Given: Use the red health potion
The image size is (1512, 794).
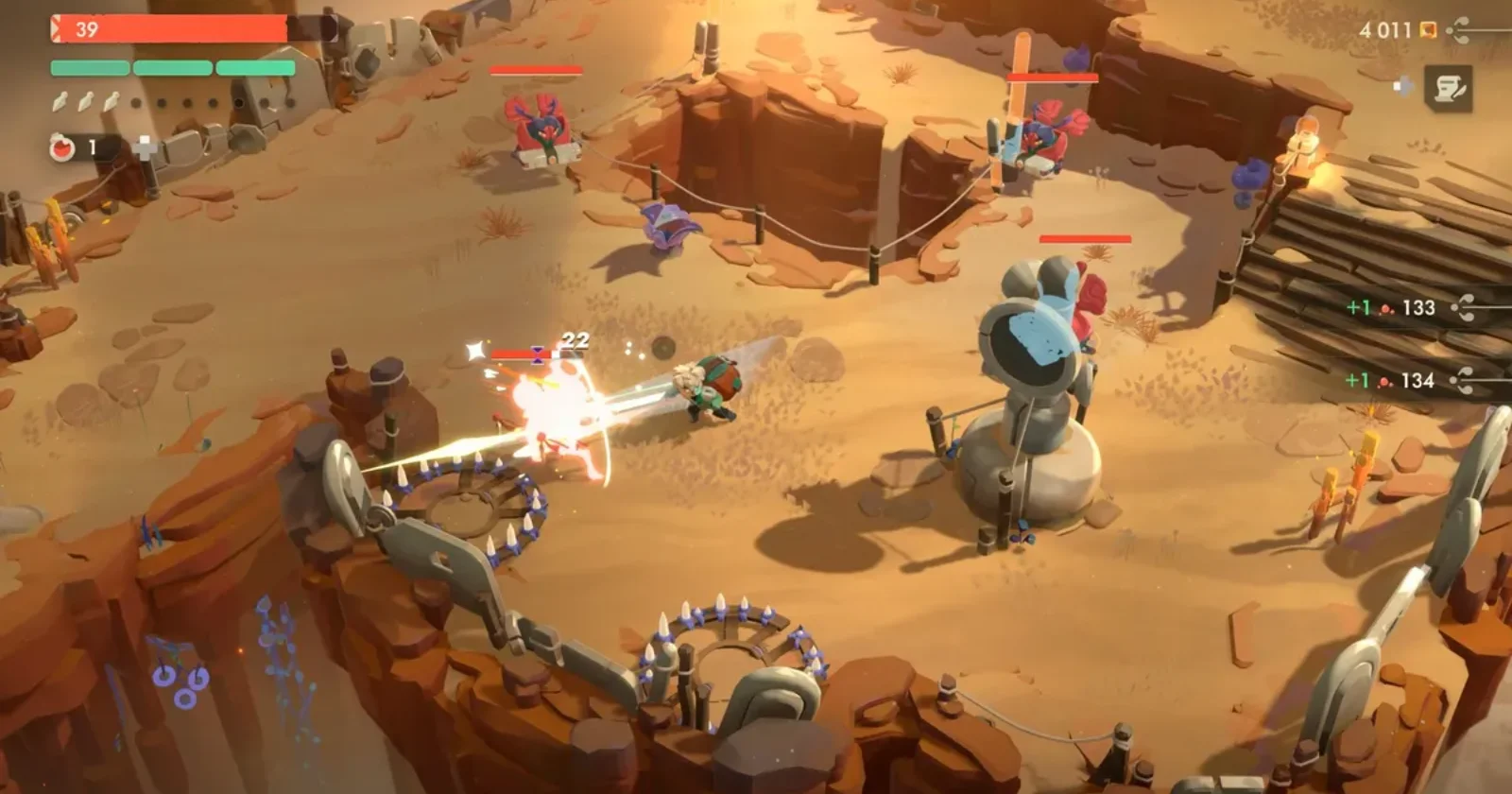Looking at the screenshot, I should (x=63, y=147).
